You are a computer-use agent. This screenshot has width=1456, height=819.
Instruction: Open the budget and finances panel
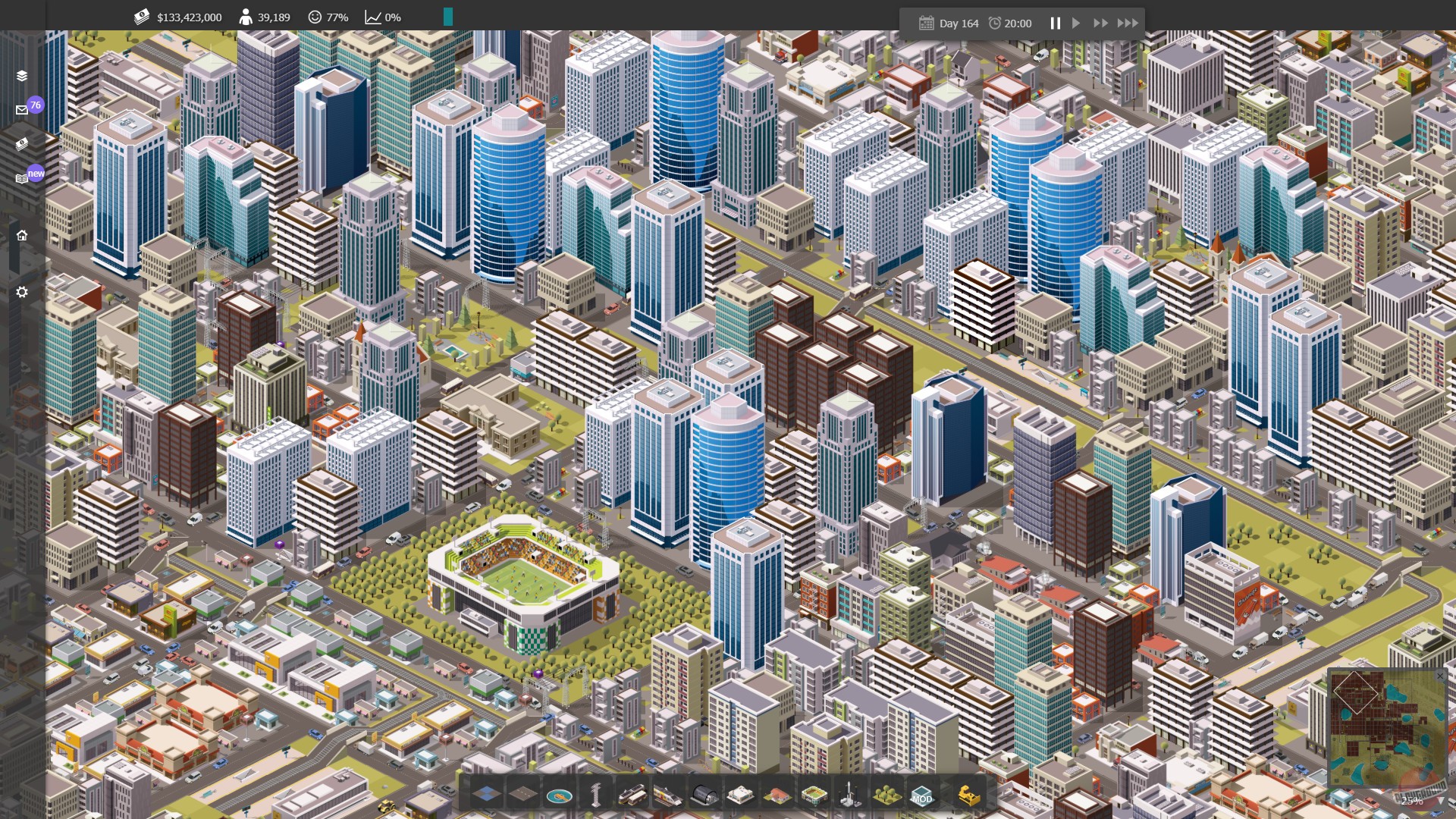click(21, 144)
